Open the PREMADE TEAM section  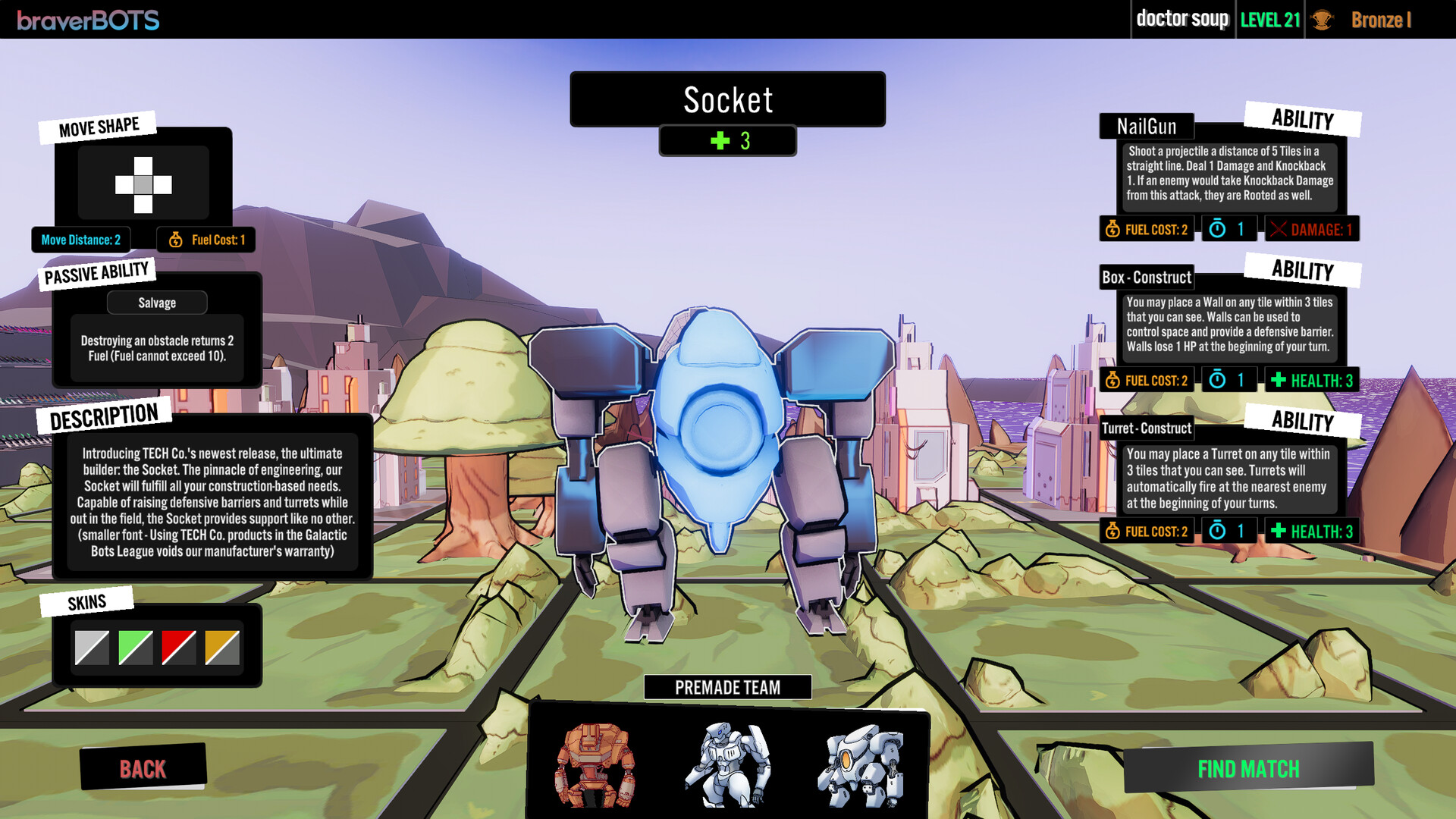(727, 687)
